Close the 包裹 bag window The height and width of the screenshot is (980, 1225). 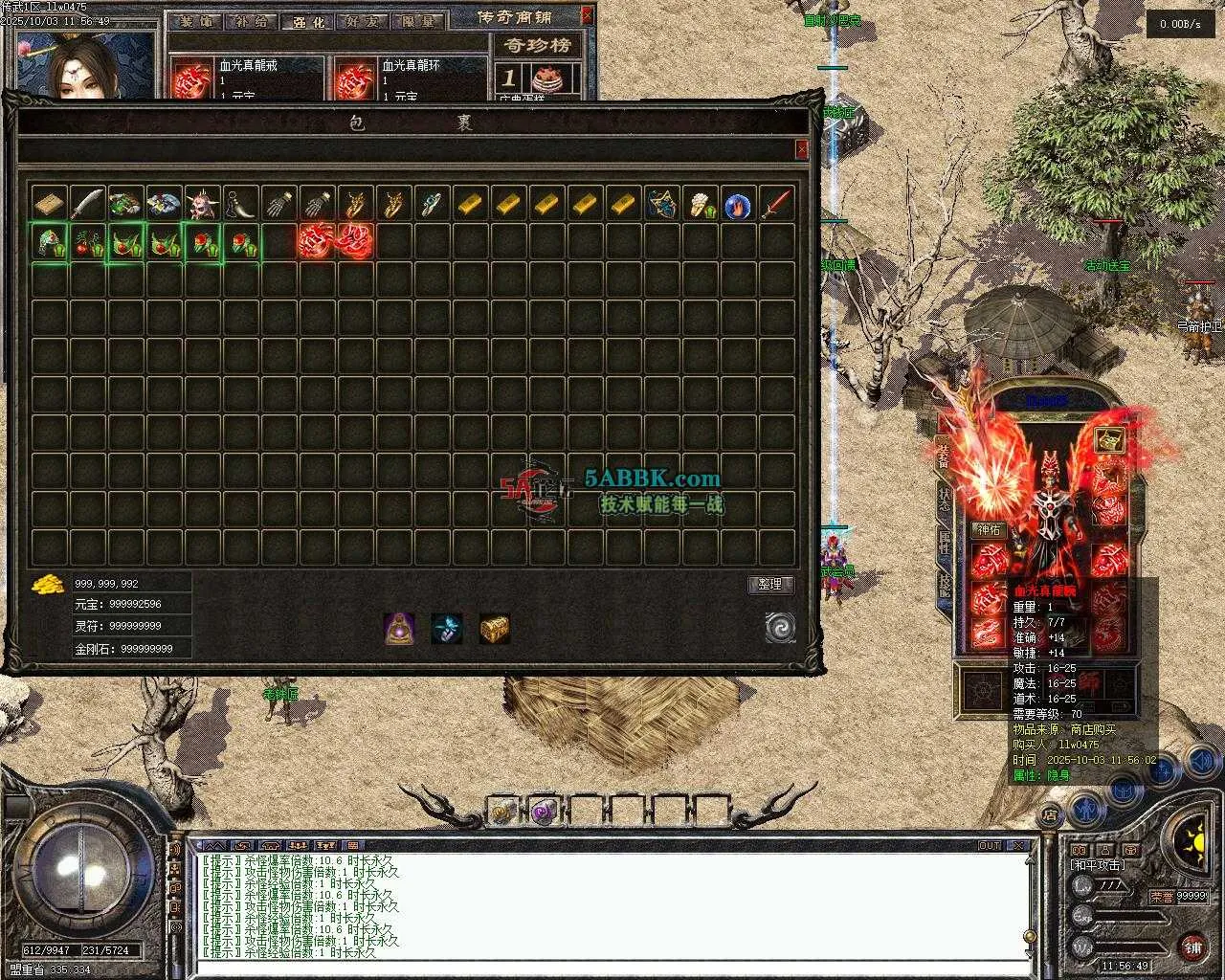point(801,149)
